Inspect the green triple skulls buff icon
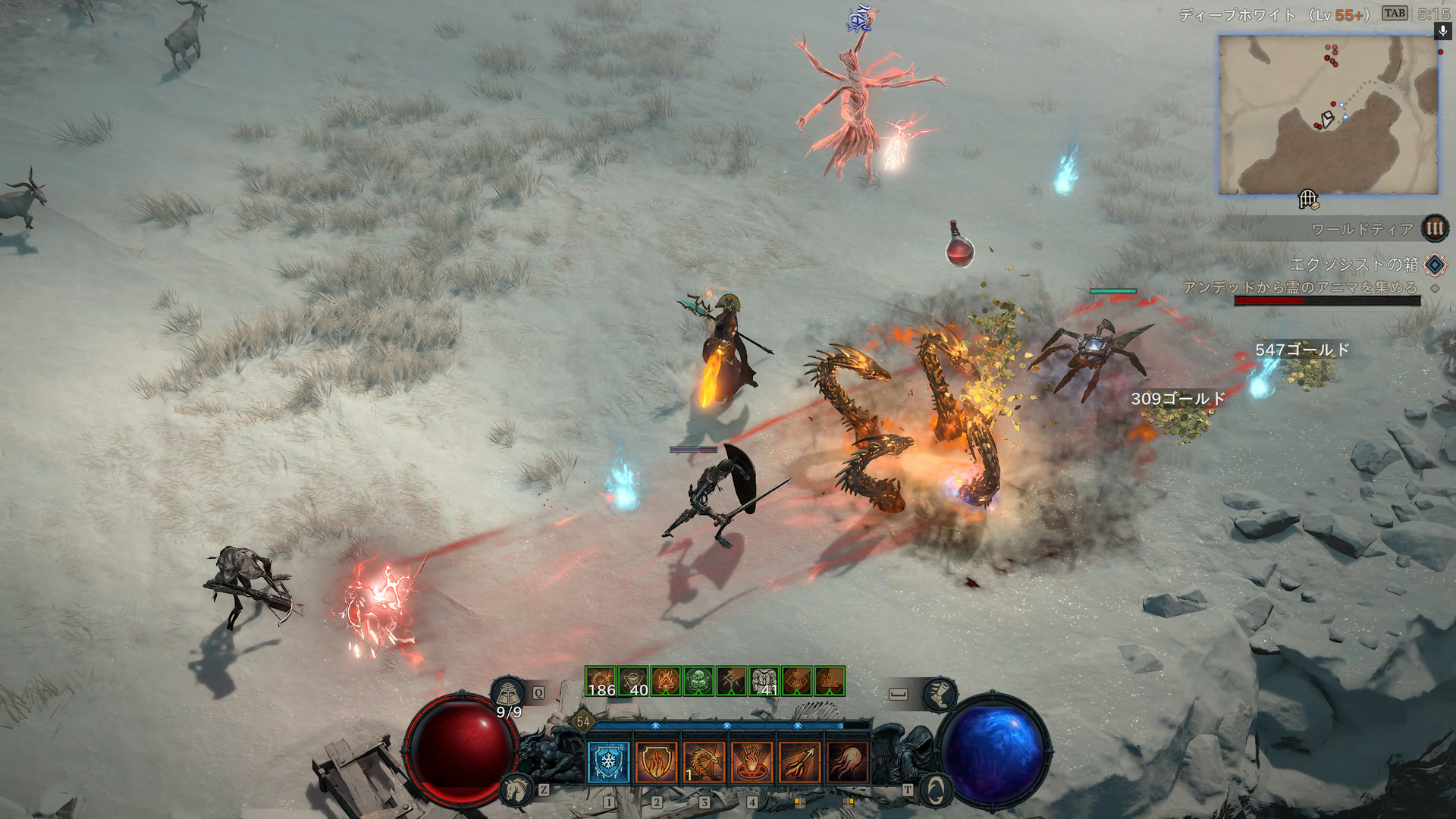This screenshot has width=1456, height=819. [698, 681]
